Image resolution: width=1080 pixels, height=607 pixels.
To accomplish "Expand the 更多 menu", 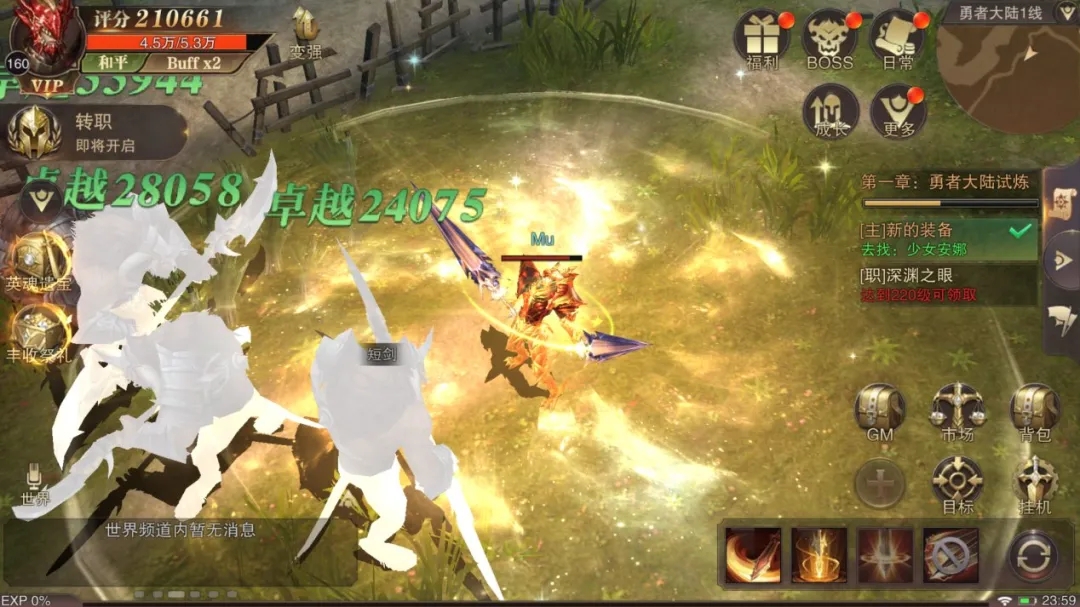I will click(x=897, y=110).
